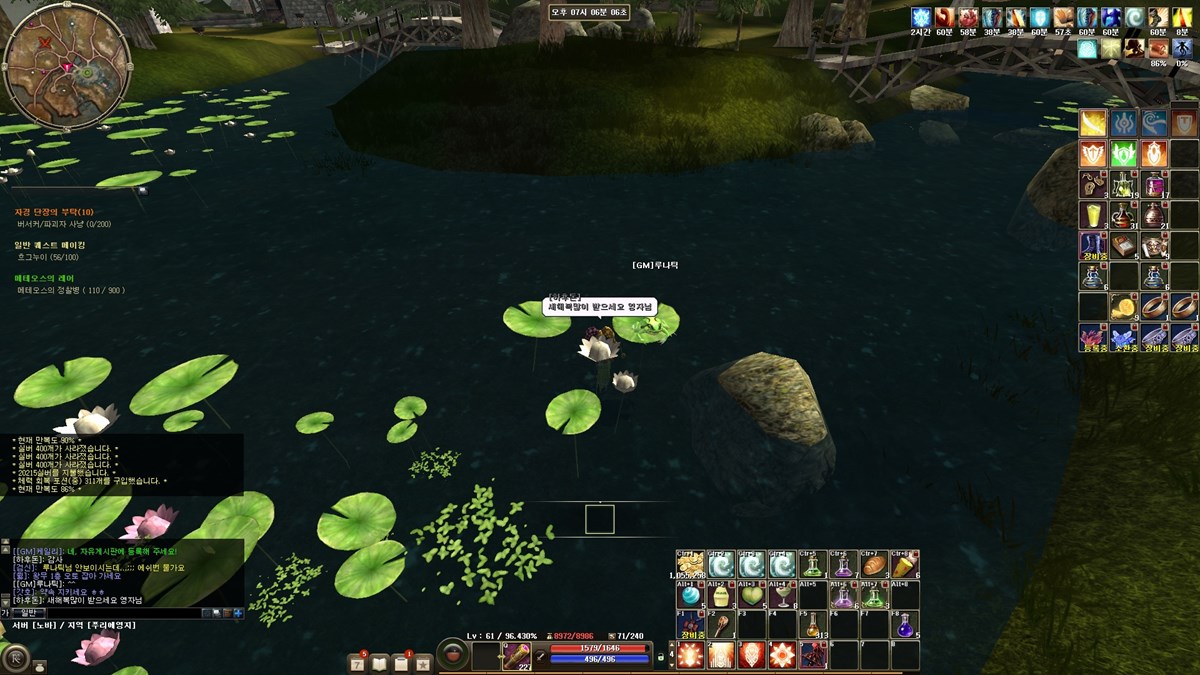The width and height of the screenshot is (1200, 675).
Task: Use the bread loaf item
Action: [874, 565]
